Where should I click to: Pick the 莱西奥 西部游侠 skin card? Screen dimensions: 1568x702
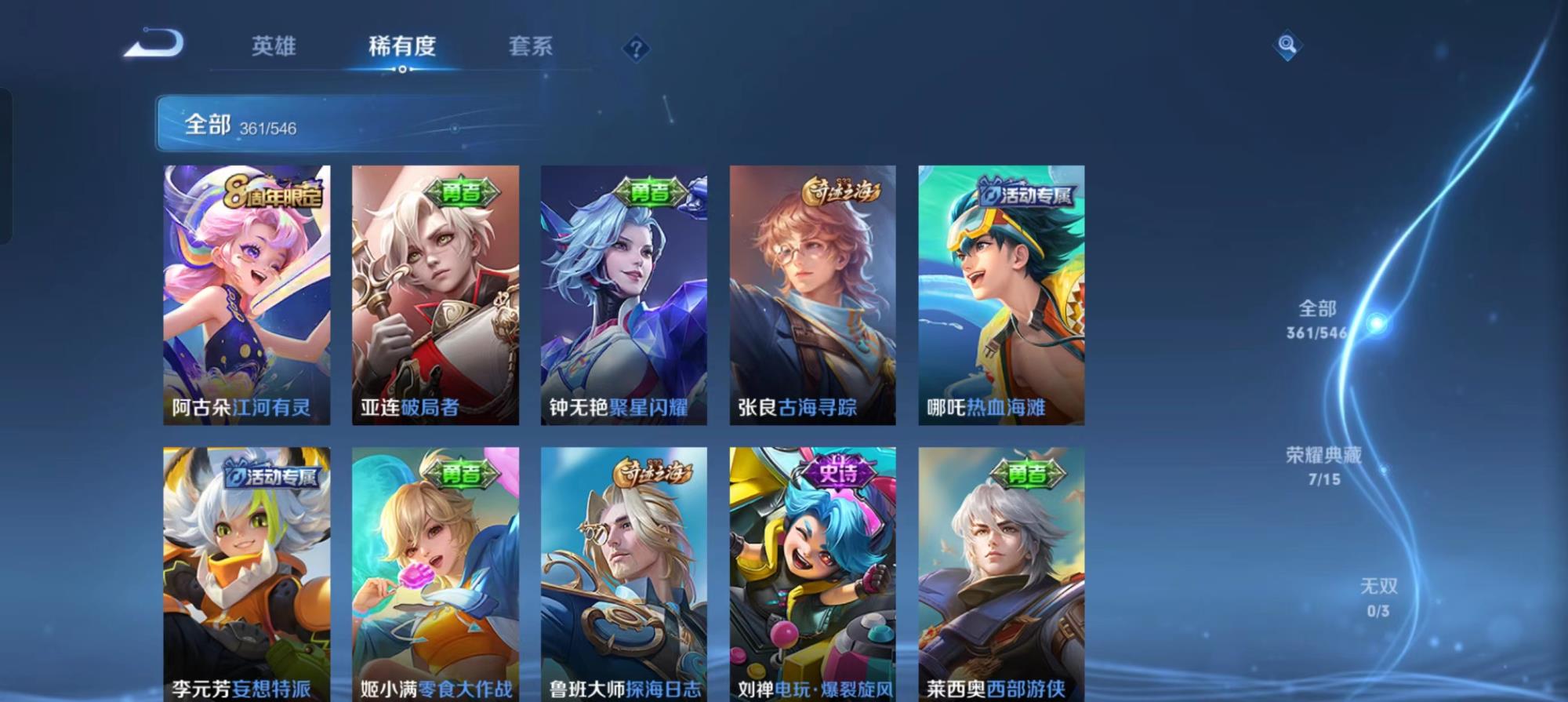[x=1001, y=574]
